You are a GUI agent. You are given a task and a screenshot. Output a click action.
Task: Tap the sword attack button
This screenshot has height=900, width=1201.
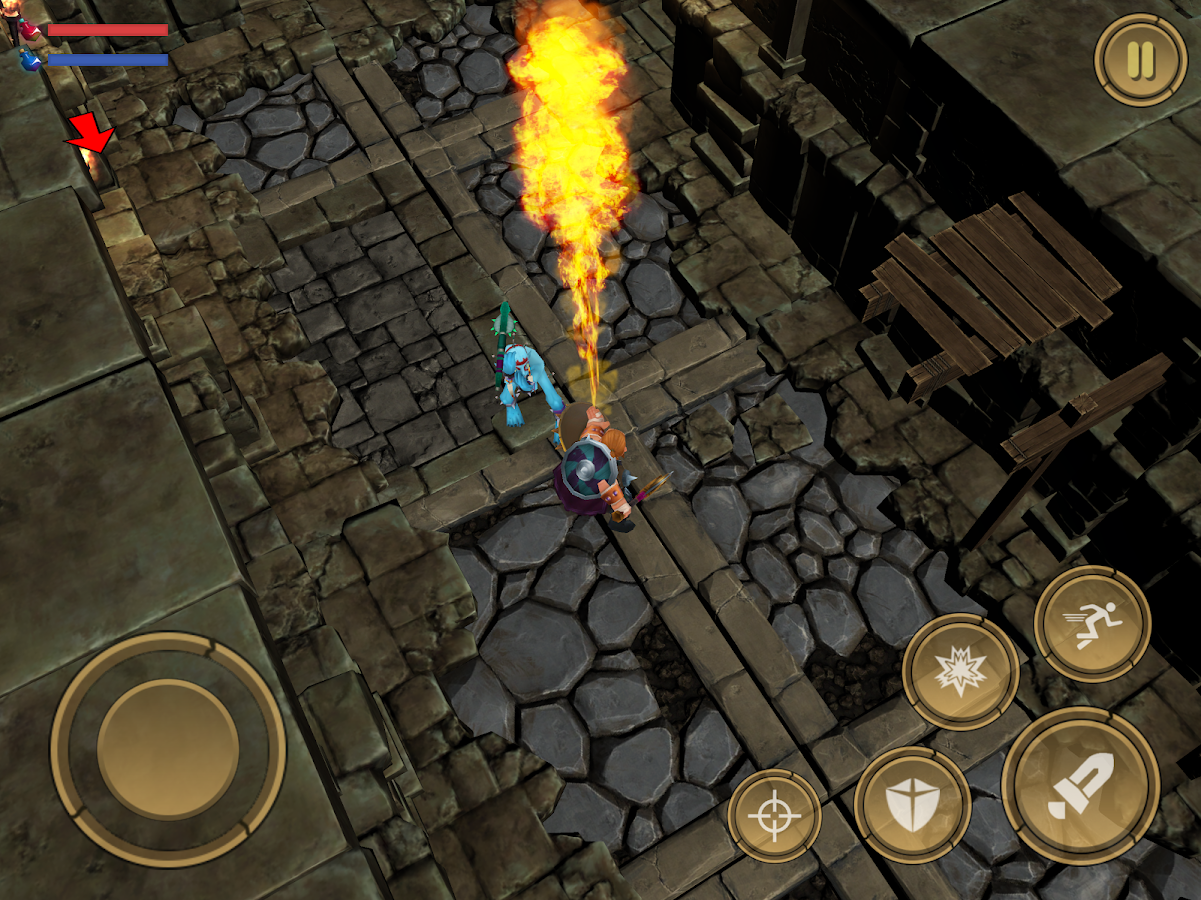click(x=1080, y=787)
